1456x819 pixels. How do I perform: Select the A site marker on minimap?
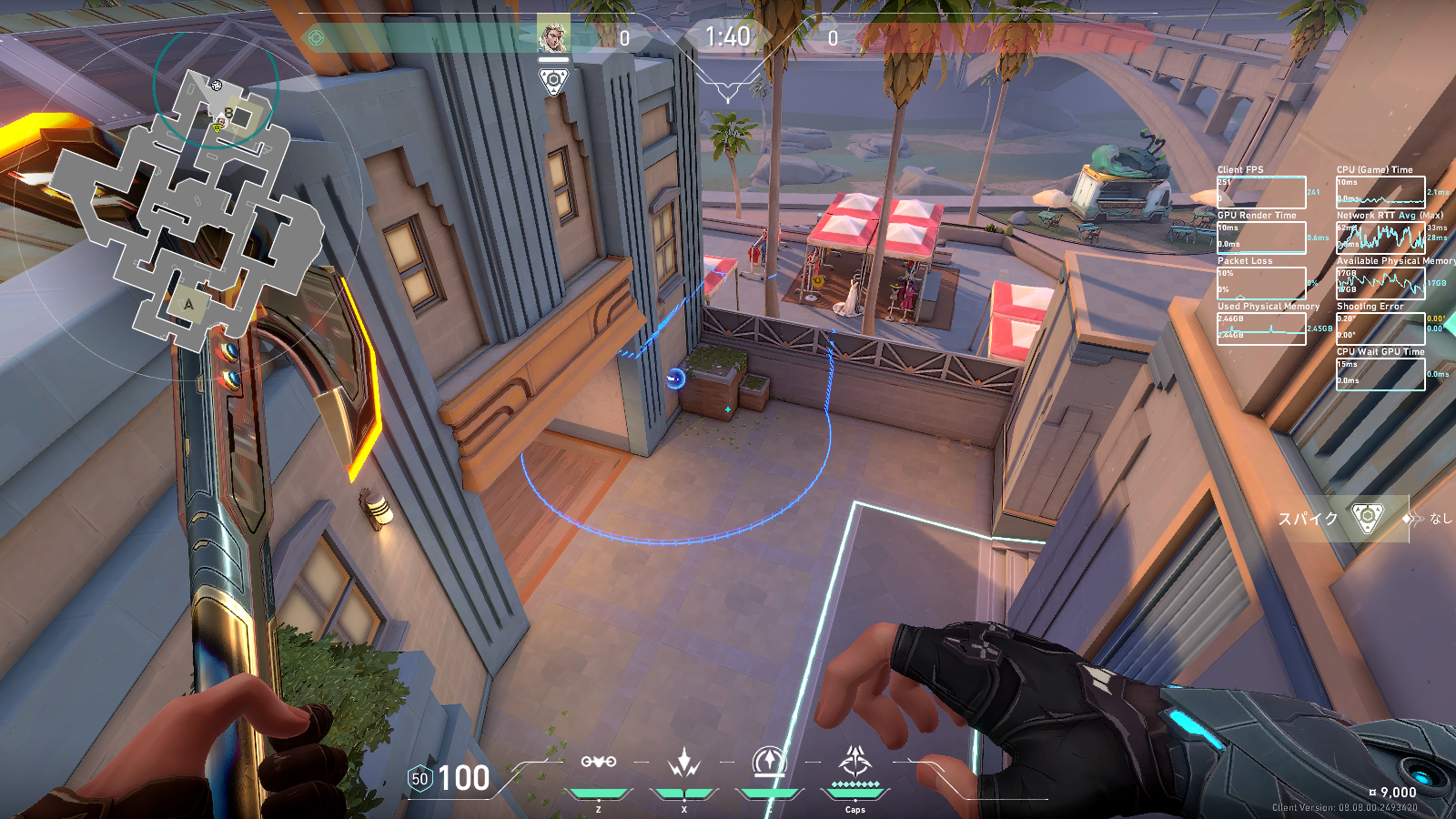point(188,305)
